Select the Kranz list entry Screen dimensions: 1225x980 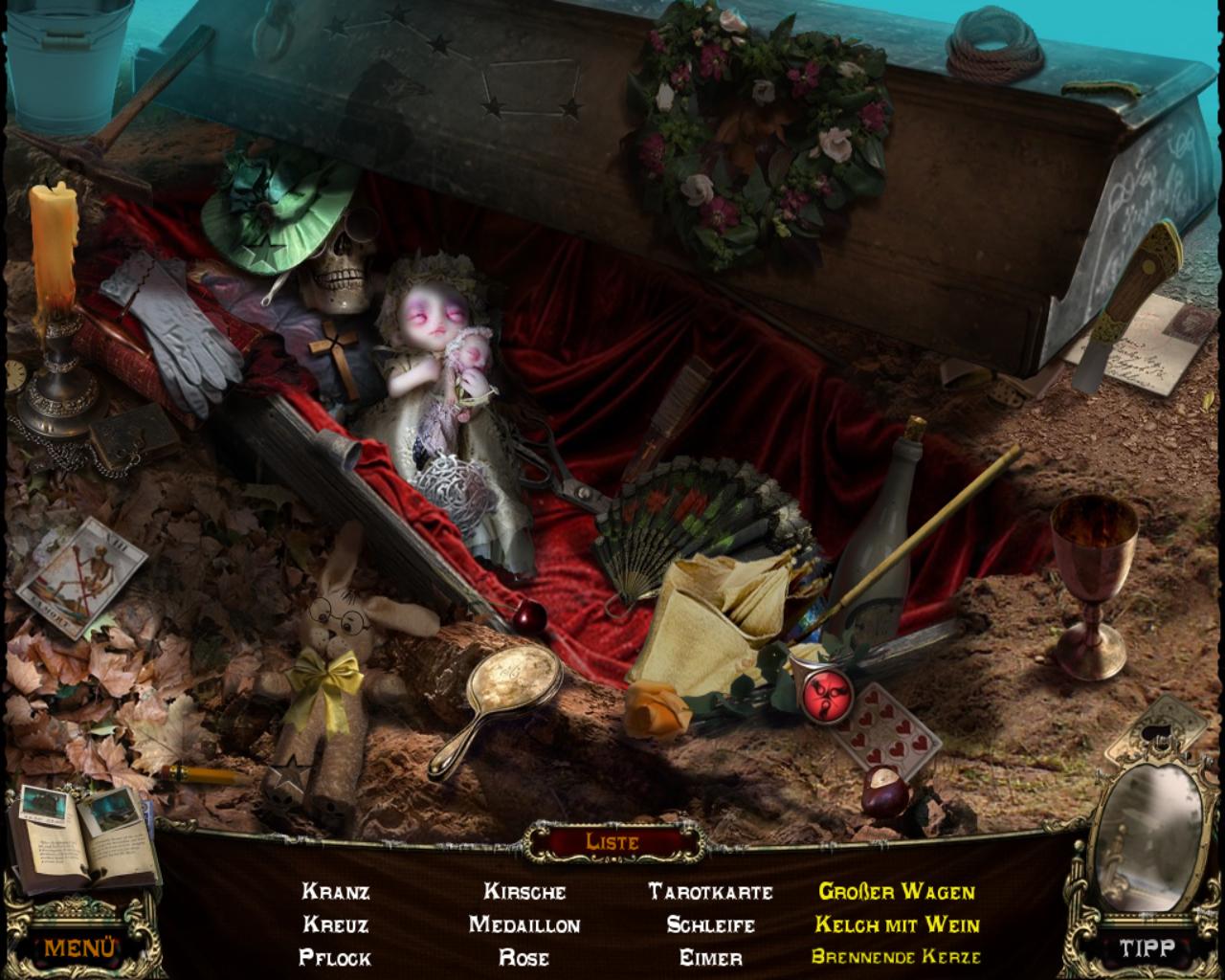click(336, 892)
